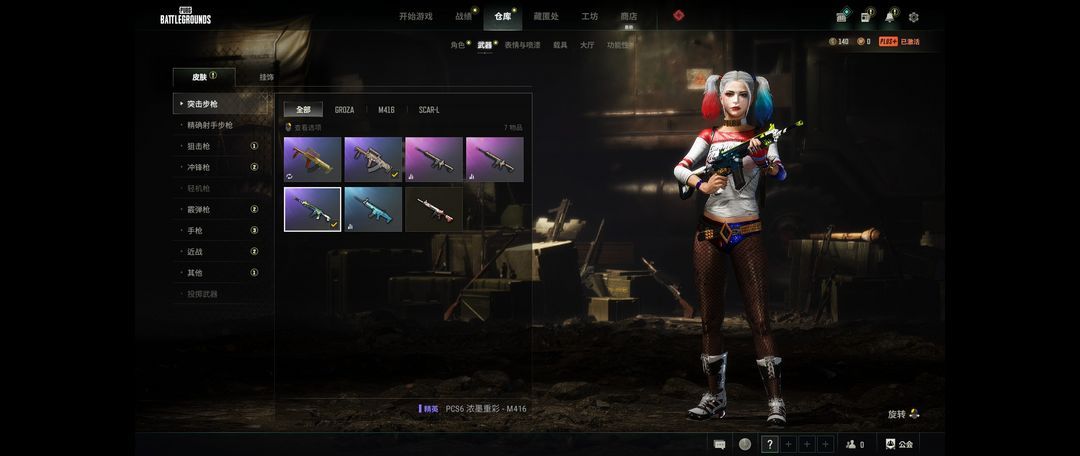Select the gold Groza skin thumbnail
Image resolution: width=1080 pixels, height=456 pixels.
312,159
